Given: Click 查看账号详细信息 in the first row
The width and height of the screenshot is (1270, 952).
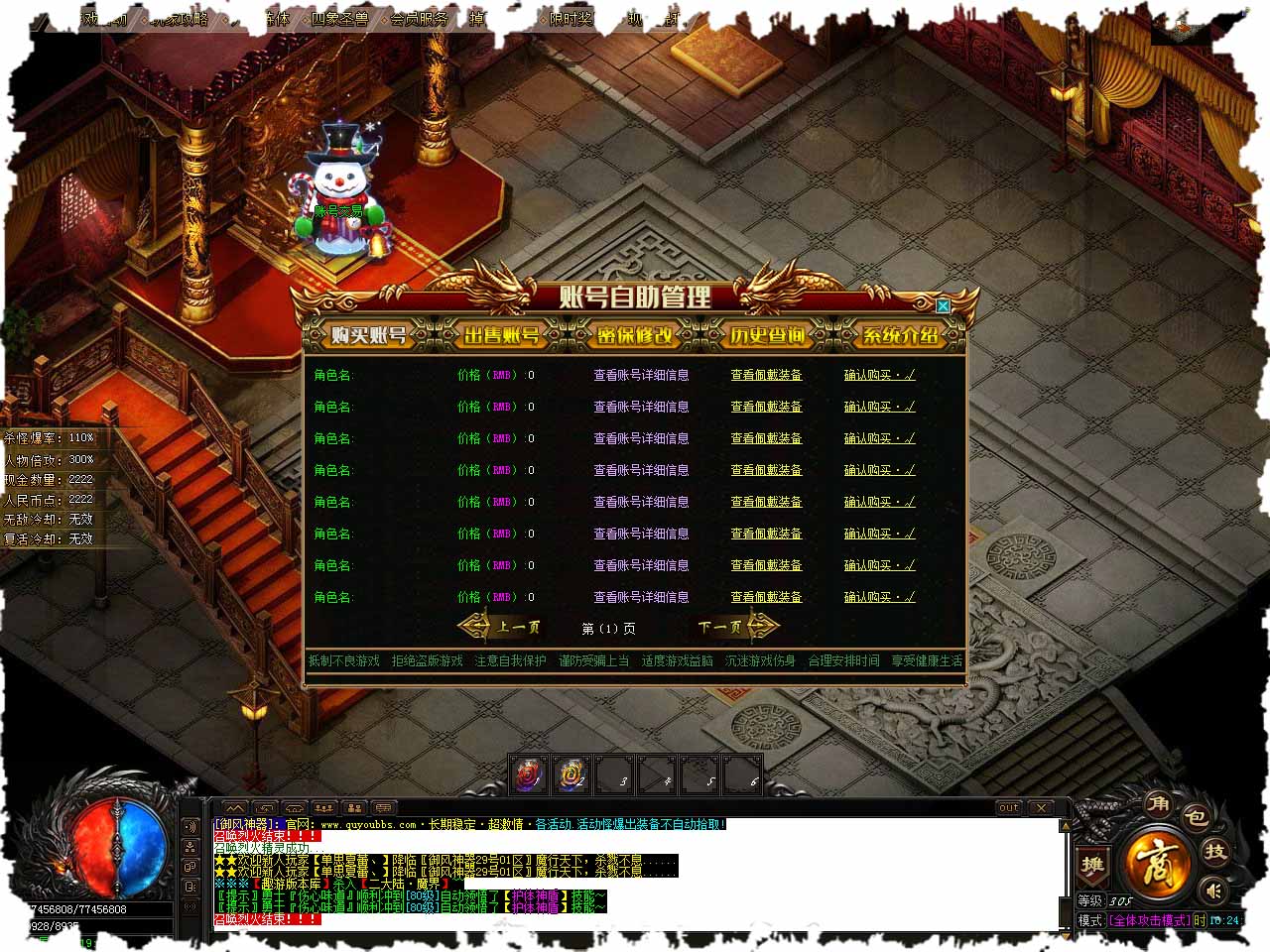Looking at the screenshot, I should tap(641, 375).
